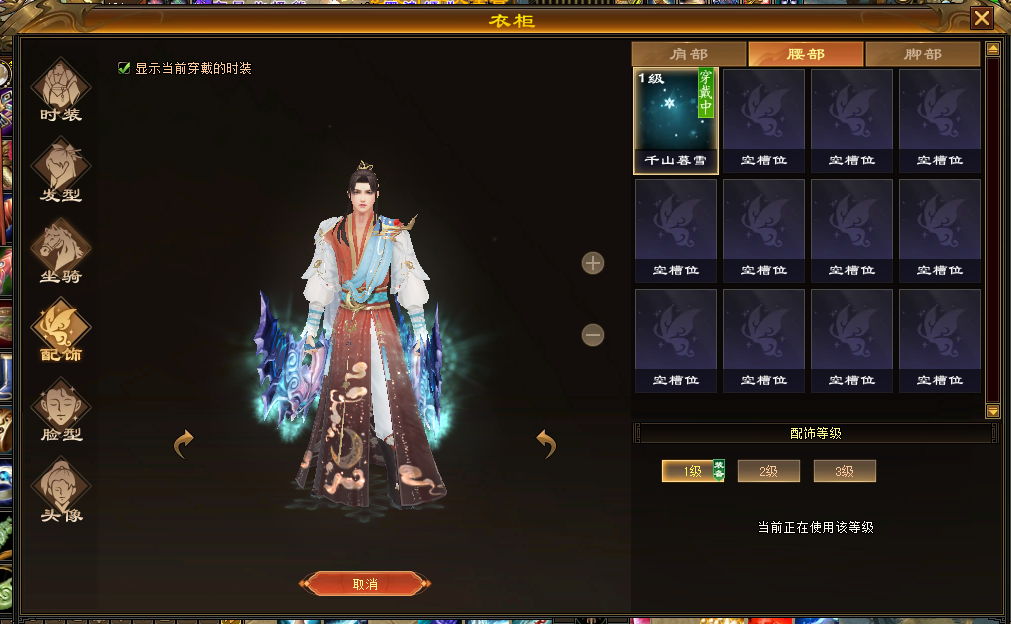Open the 脸型 face shape category
This screenshot has width=1011, height=624.
61,409
